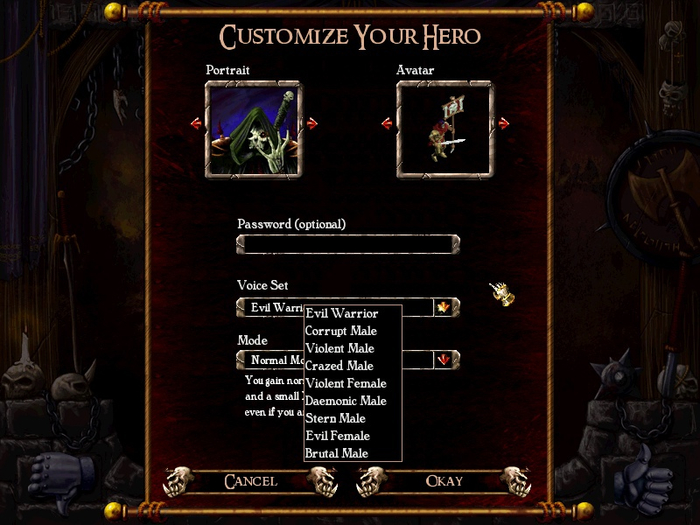Toggle the Voice Set dropdown arrow
This screenshot has width=700, height=525.
pos(443,307)
